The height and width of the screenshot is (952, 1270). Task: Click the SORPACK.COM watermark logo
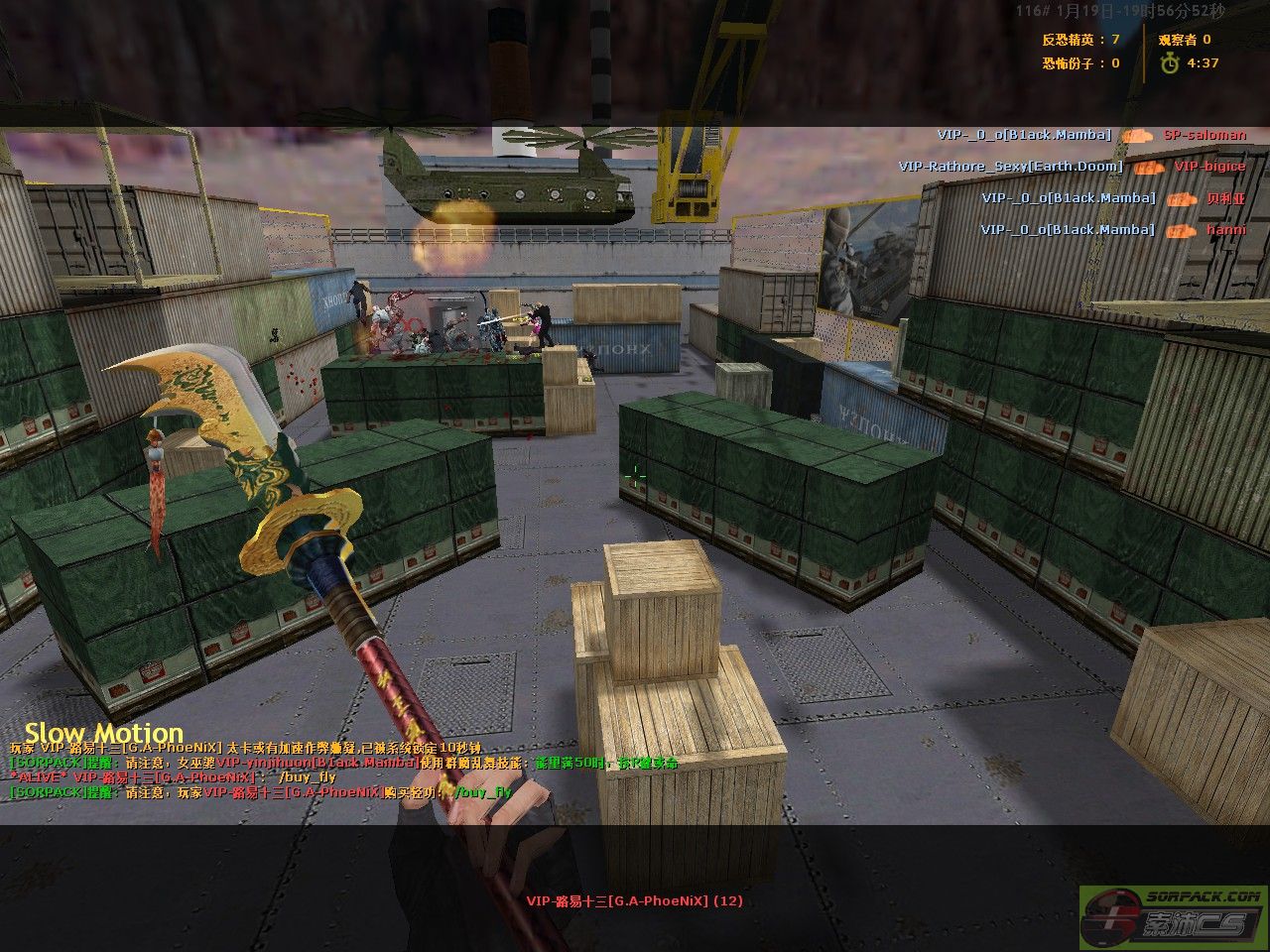pos(1173,916)
